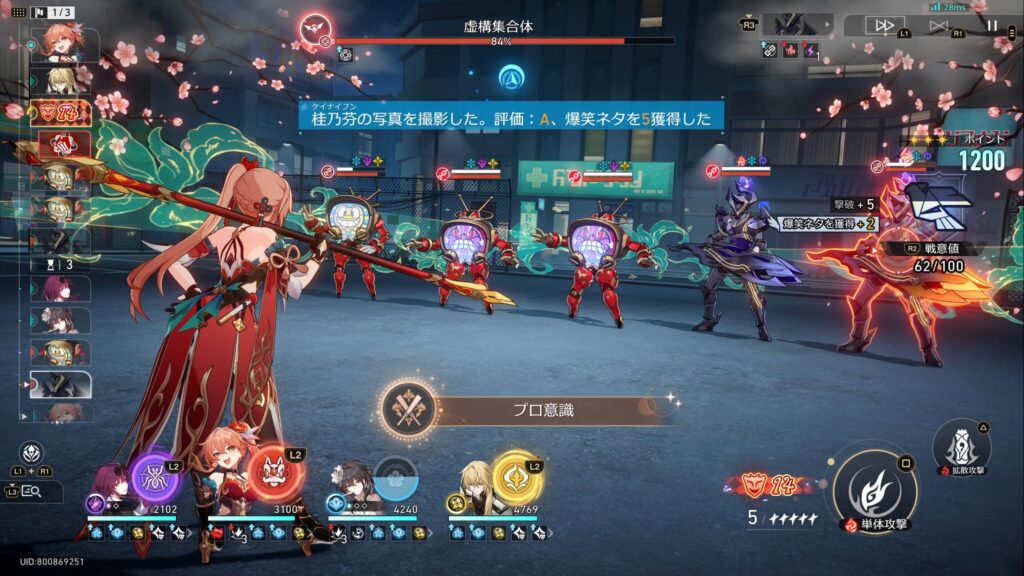Toggle the double-speed battle button
The image size is (1024, 576).
coord(884,26)
